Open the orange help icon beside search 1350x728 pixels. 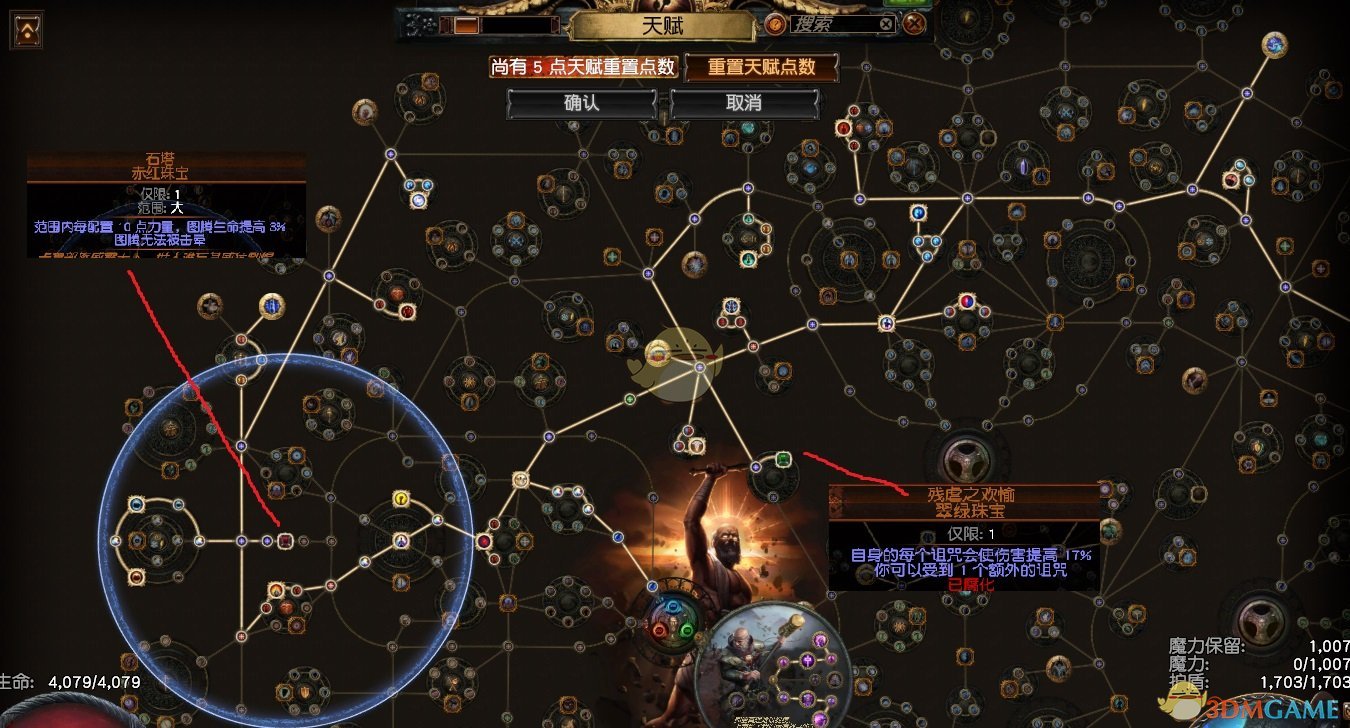(x=774, y=24)
